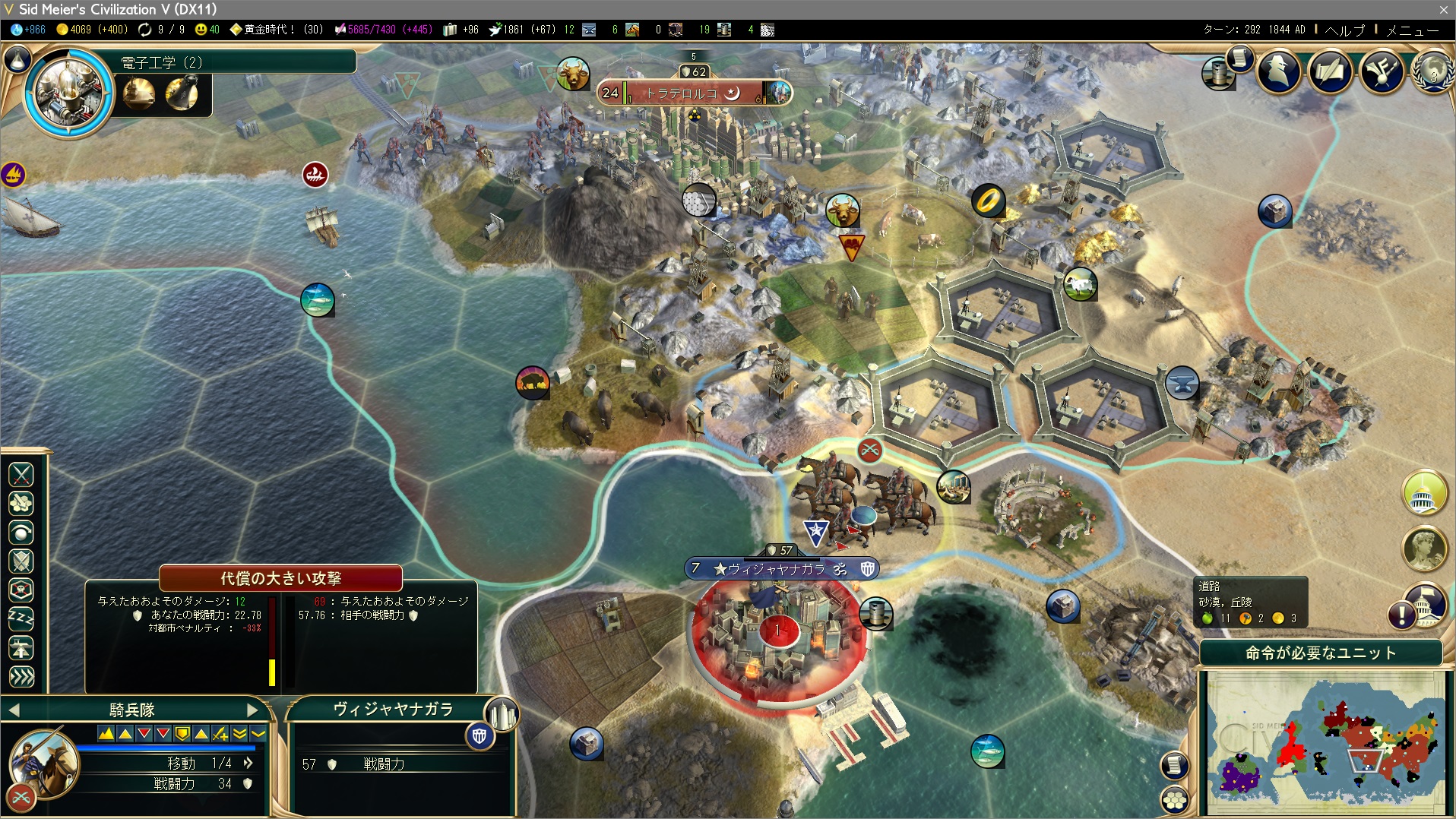Toggle the hex grid map options button
1456x819 pixels.
point(1175,799)
